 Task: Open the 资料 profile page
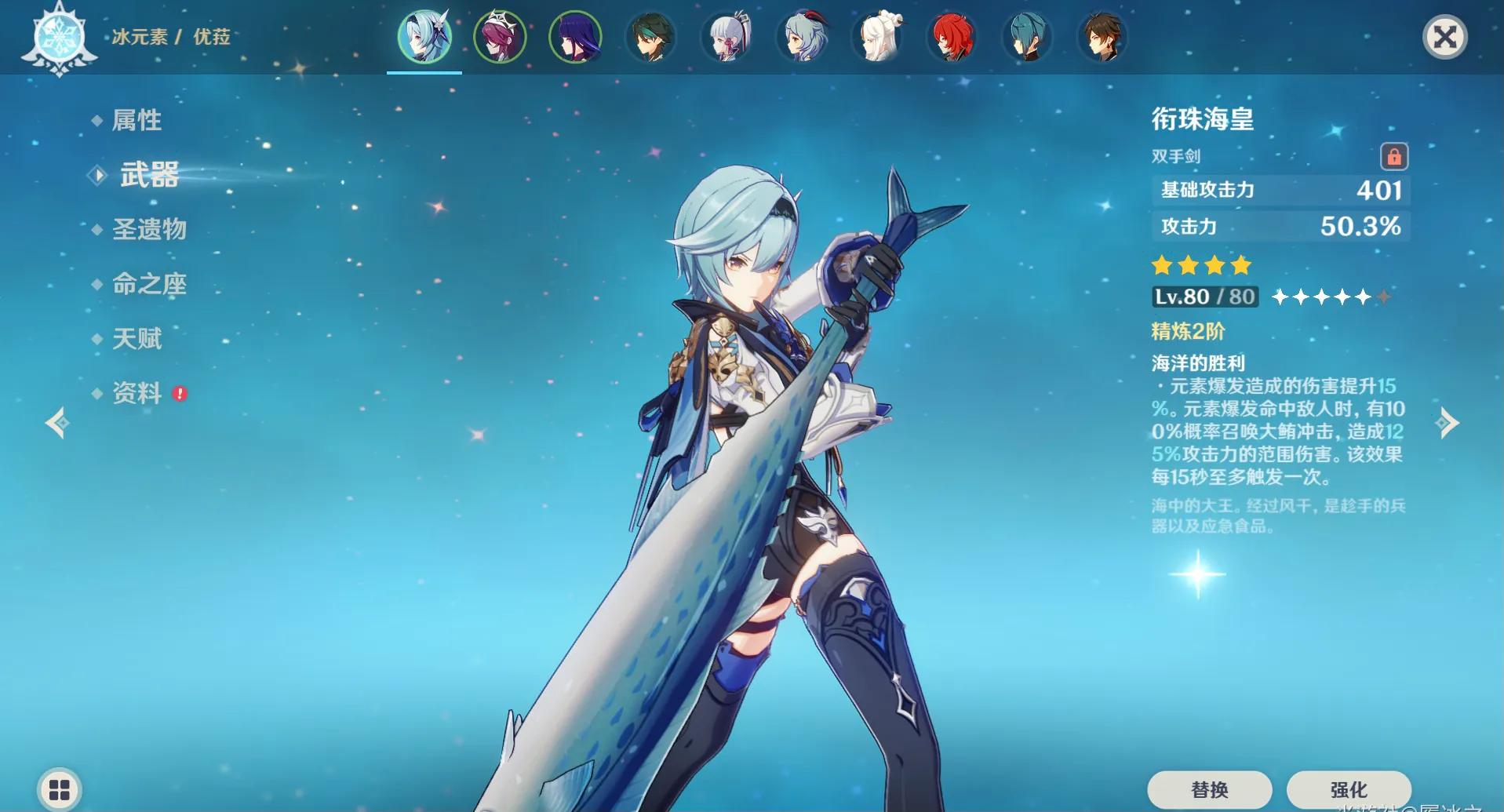[x=137, y=393]
